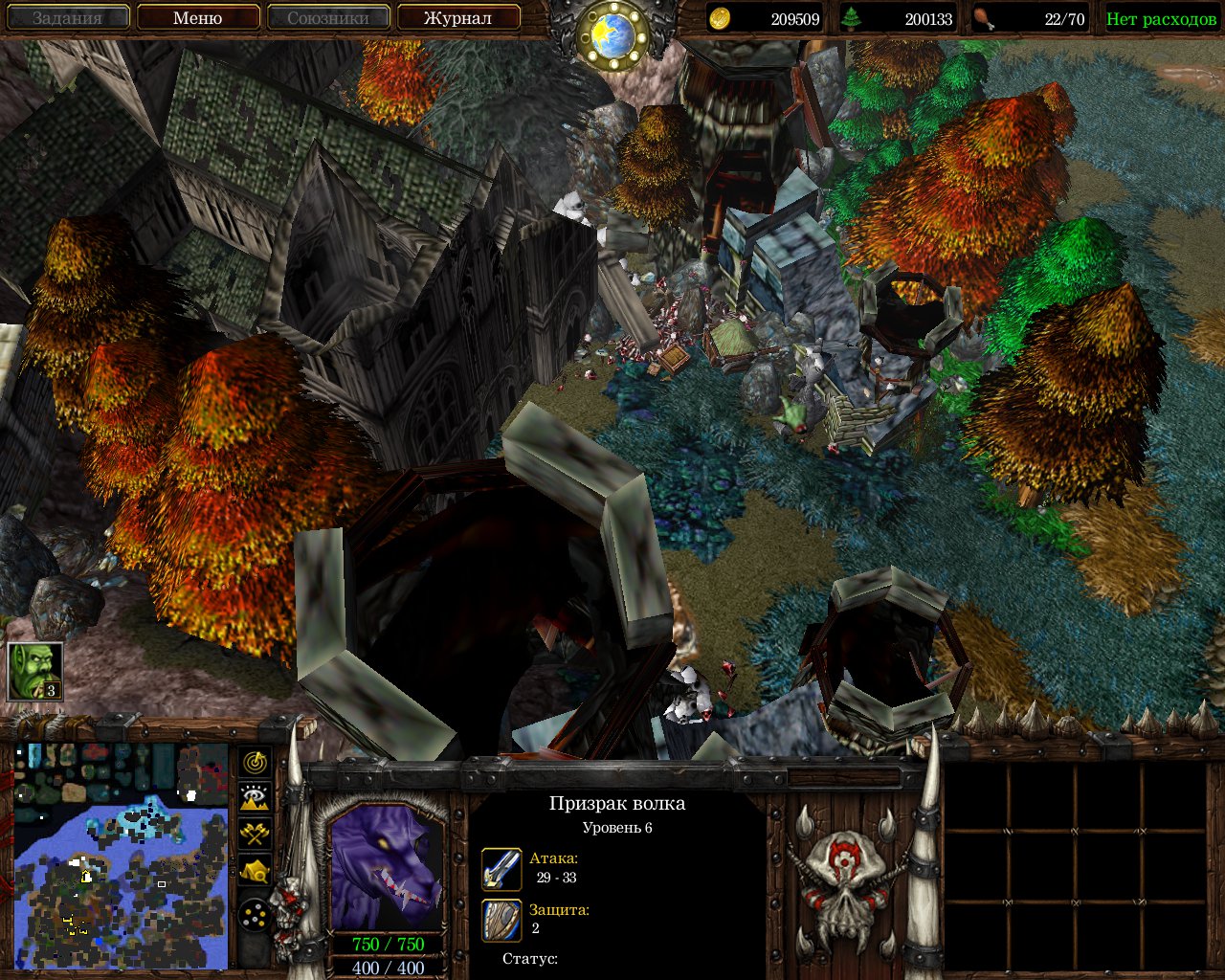Open the Задания quests button
Screen dimensions: 1225x980
pyautogui.click(x=68, y=18)
